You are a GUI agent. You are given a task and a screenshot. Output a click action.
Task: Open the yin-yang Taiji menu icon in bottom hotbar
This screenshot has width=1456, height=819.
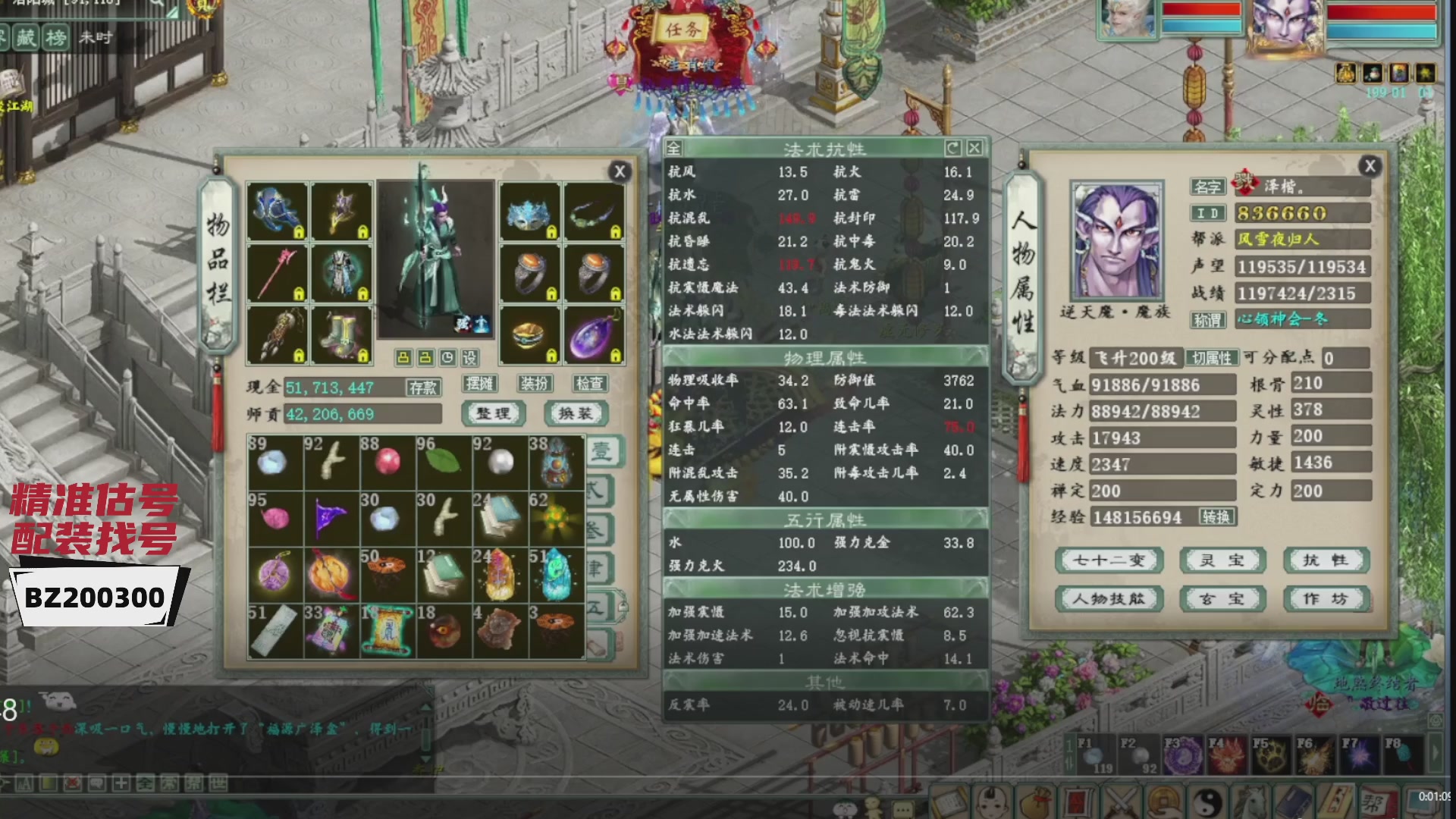(x=1207, y=802)
